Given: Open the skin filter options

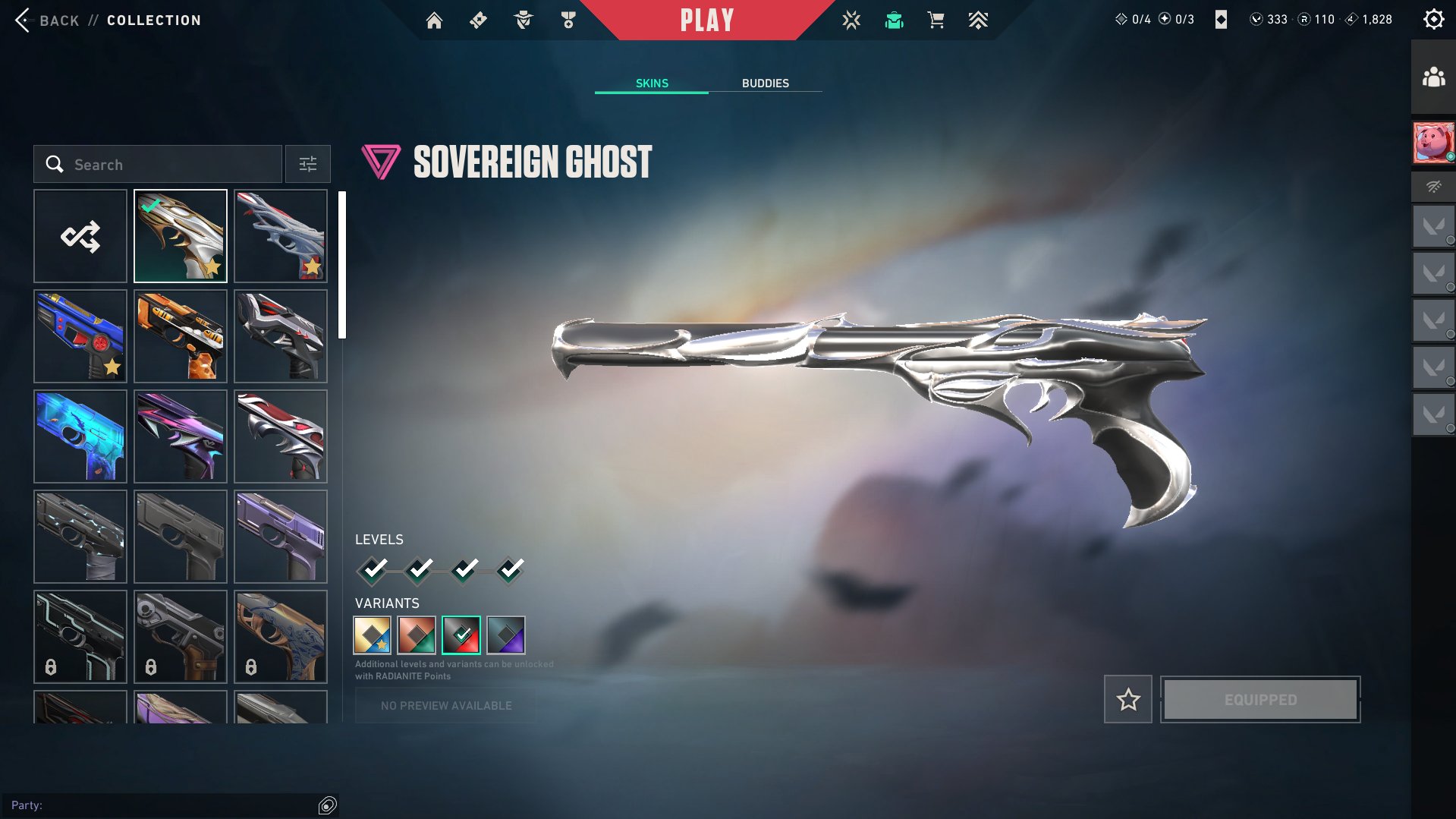Looking at the screenshot, I should tap(308, 165).
